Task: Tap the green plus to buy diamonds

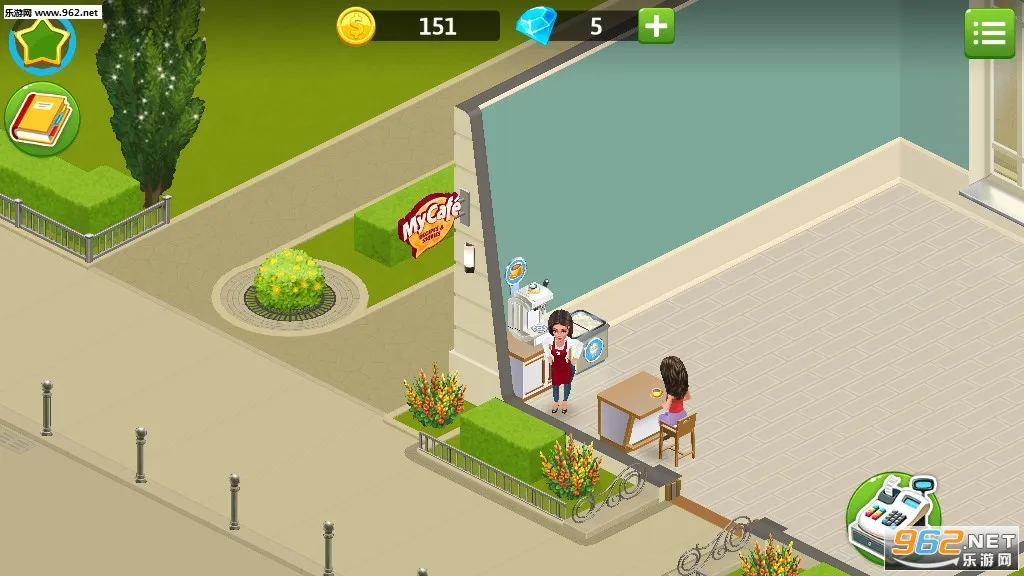Action: click(656, 26)
